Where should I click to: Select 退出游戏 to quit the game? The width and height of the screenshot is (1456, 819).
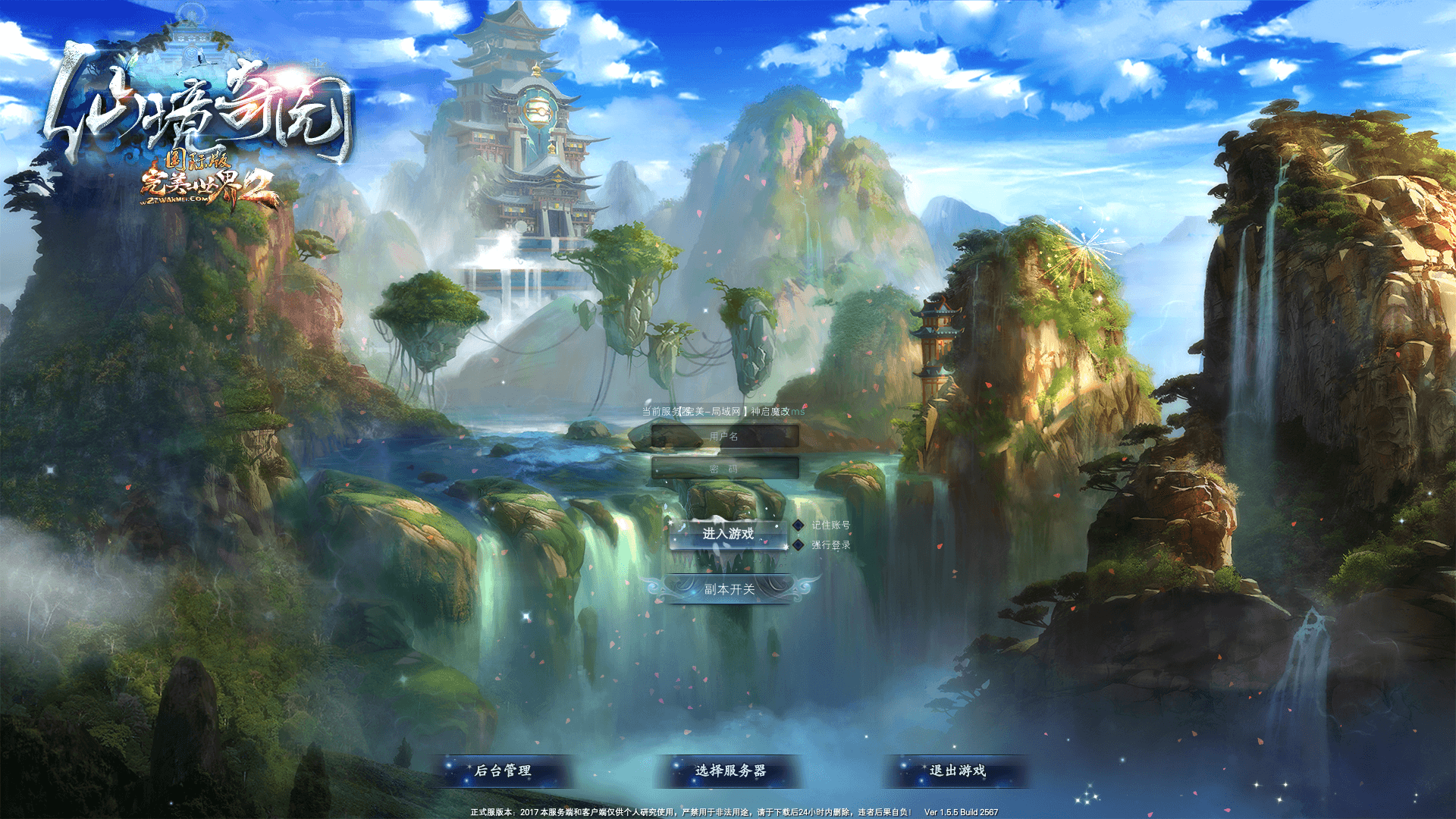point(958,770)
